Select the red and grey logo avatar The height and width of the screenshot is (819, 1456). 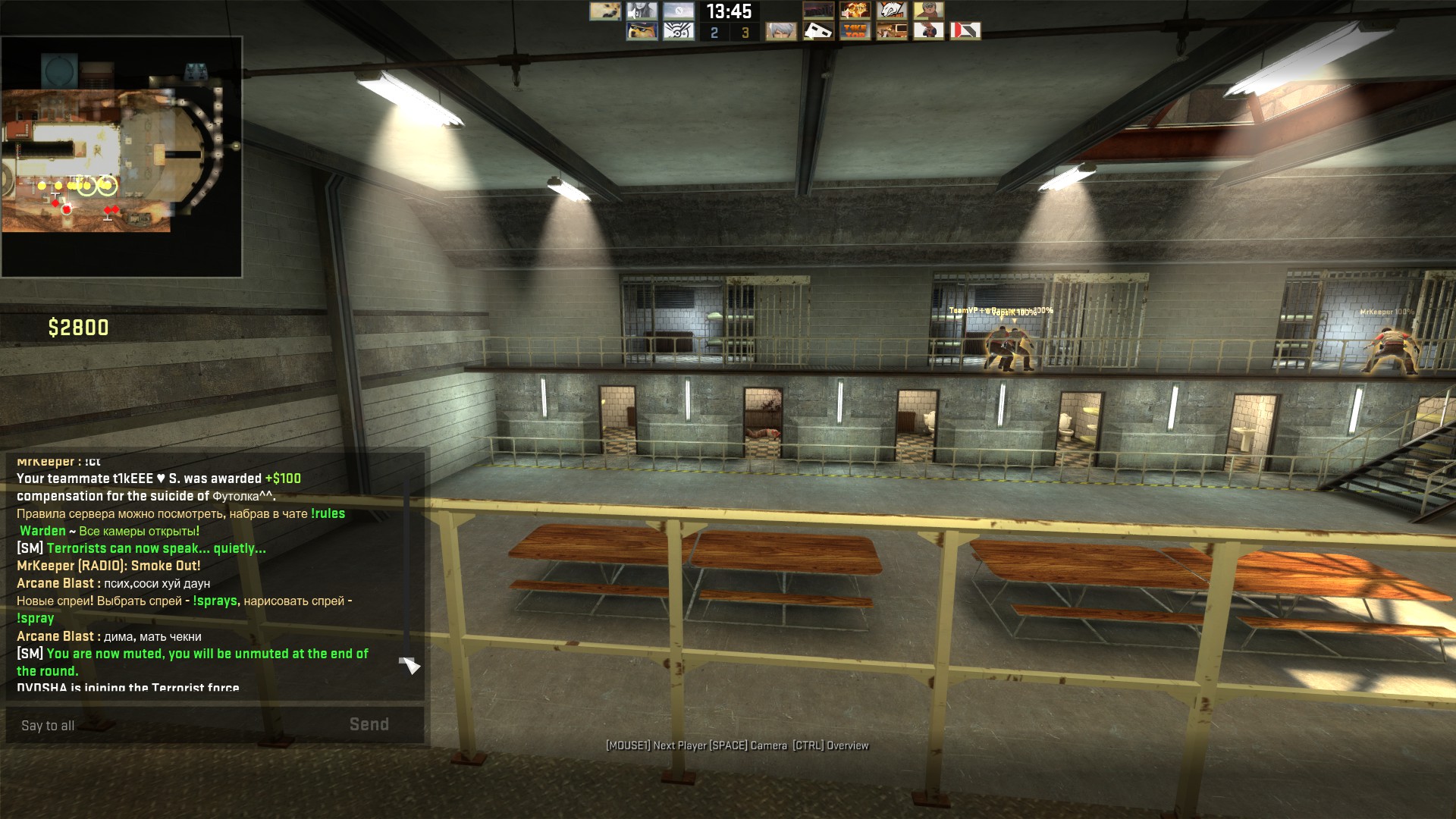965,31
